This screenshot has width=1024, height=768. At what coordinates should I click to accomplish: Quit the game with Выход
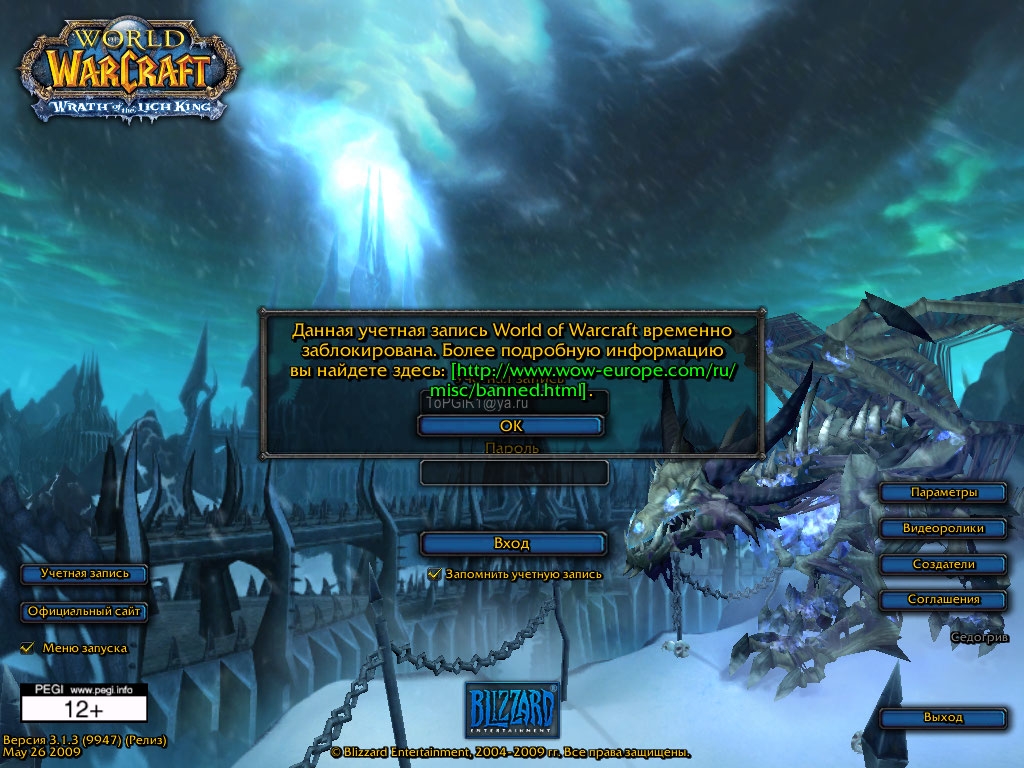pyautogui.click(x=943, y=718)
